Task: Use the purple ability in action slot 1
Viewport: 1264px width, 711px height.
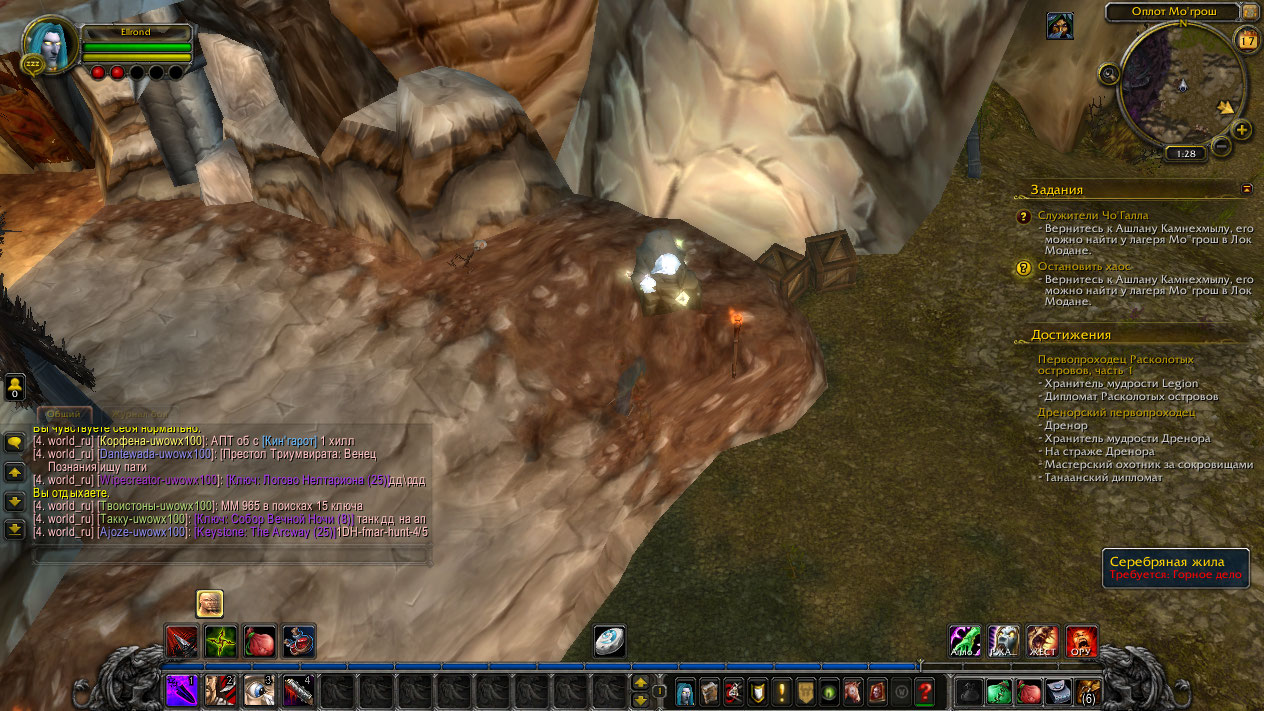Action: 182,690
